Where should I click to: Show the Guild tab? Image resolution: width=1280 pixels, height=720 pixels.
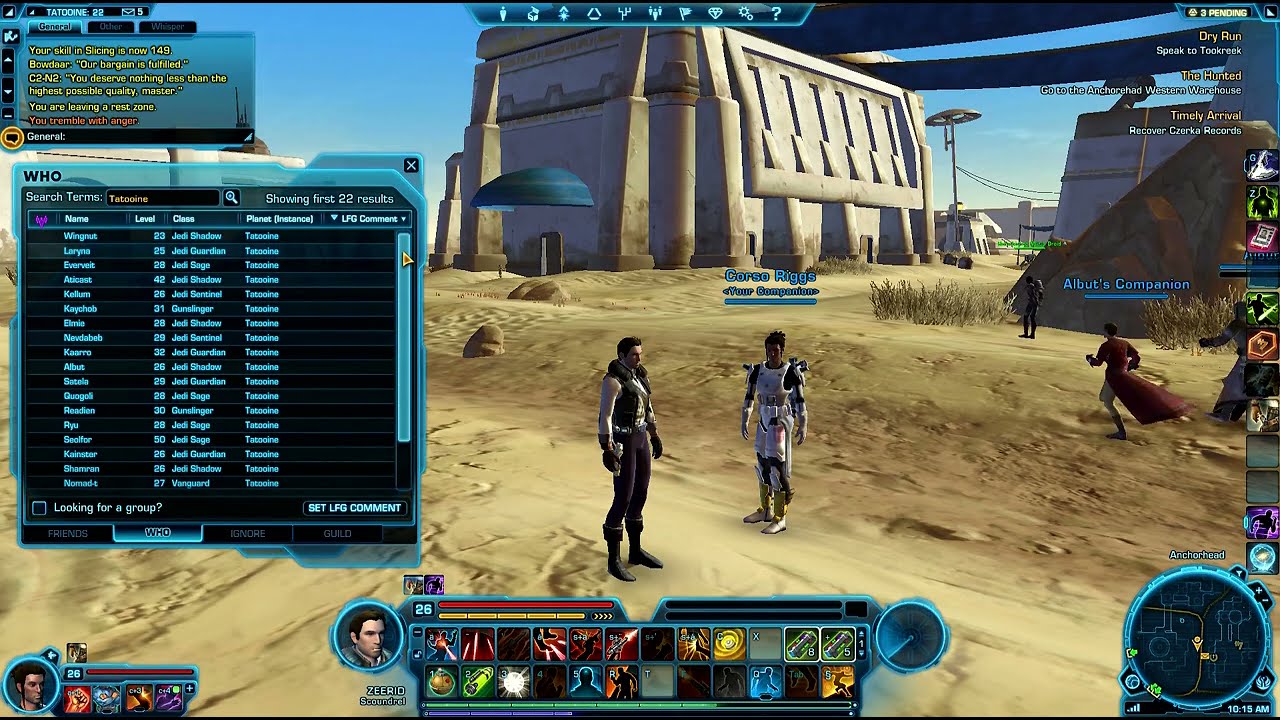tap(337, 533)
